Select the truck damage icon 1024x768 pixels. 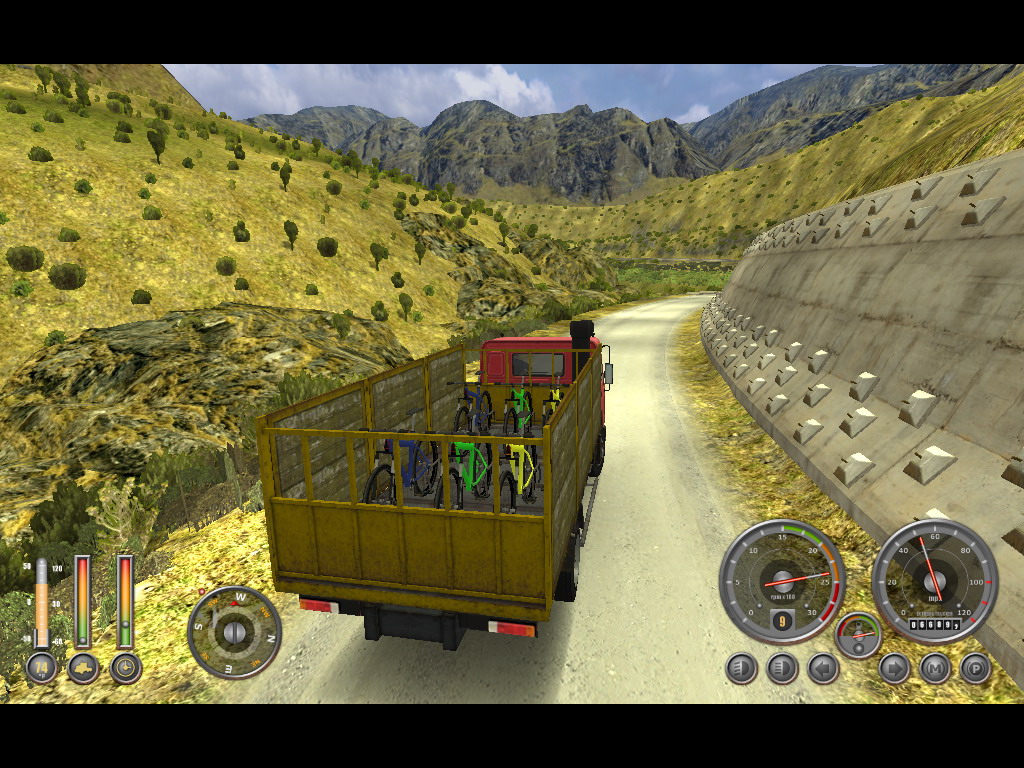[x=83, y=667]
